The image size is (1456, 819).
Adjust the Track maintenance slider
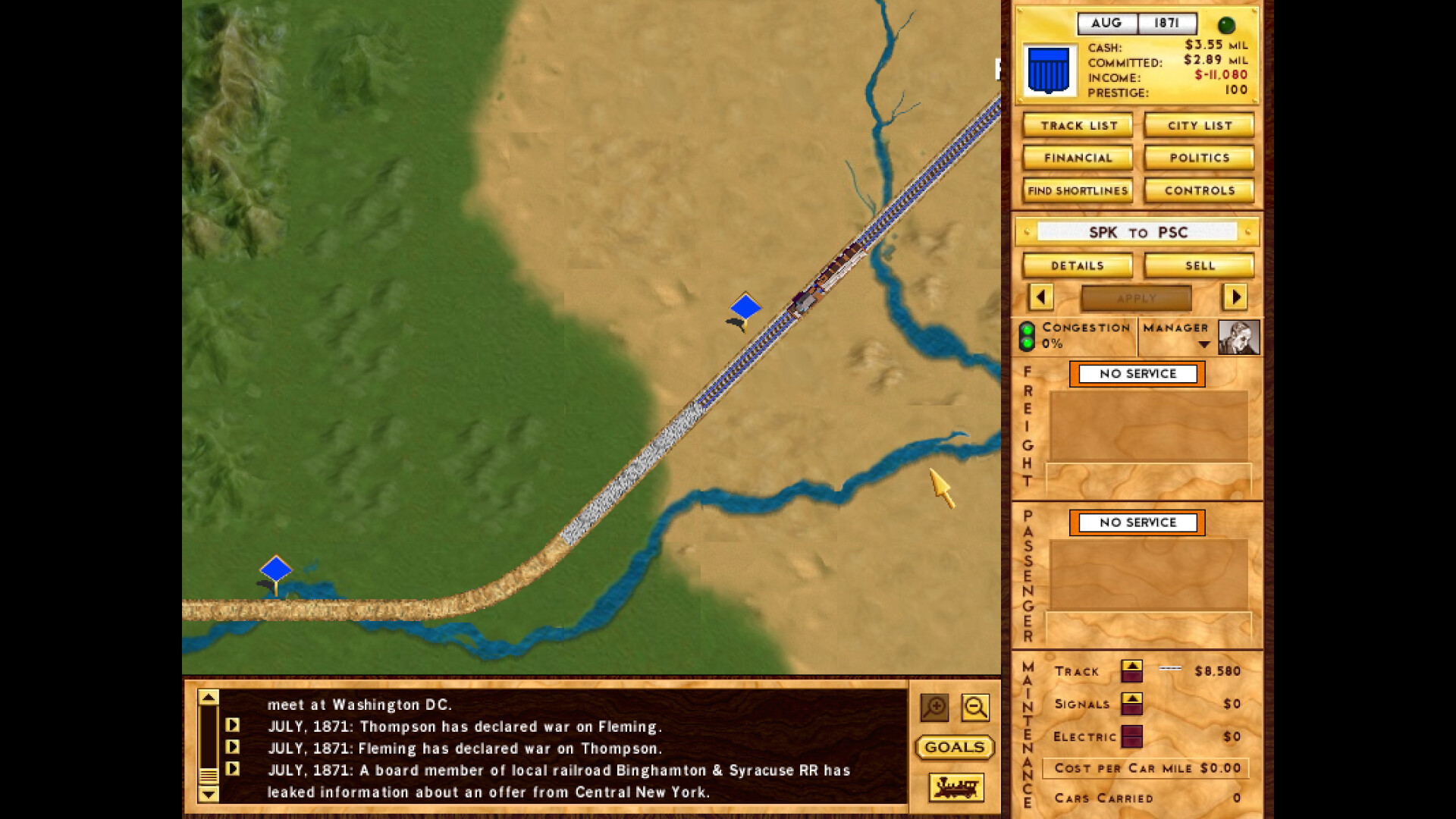1172,670
